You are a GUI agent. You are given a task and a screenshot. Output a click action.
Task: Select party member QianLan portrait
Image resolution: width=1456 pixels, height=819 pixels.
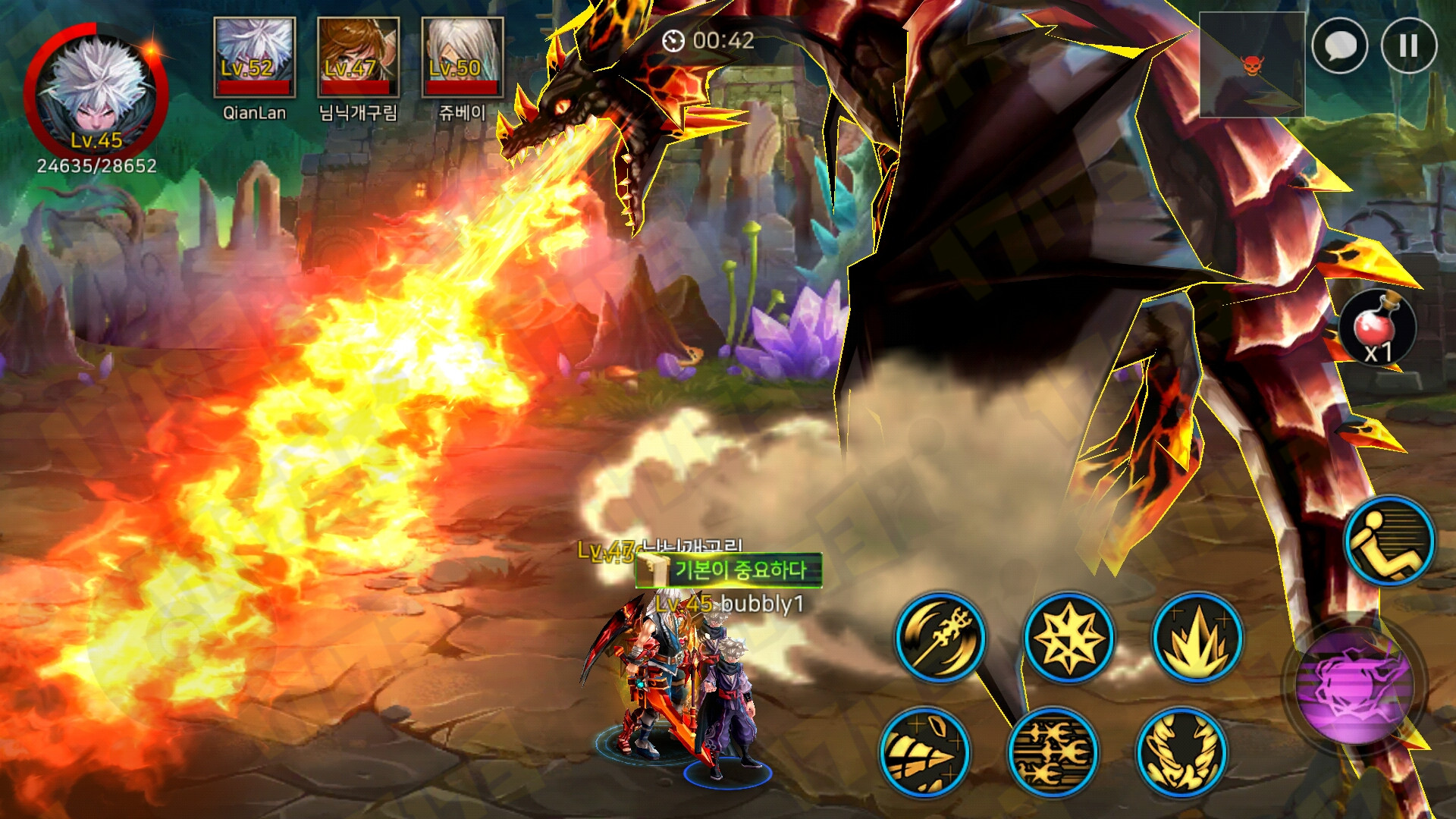tap(254, 58)
